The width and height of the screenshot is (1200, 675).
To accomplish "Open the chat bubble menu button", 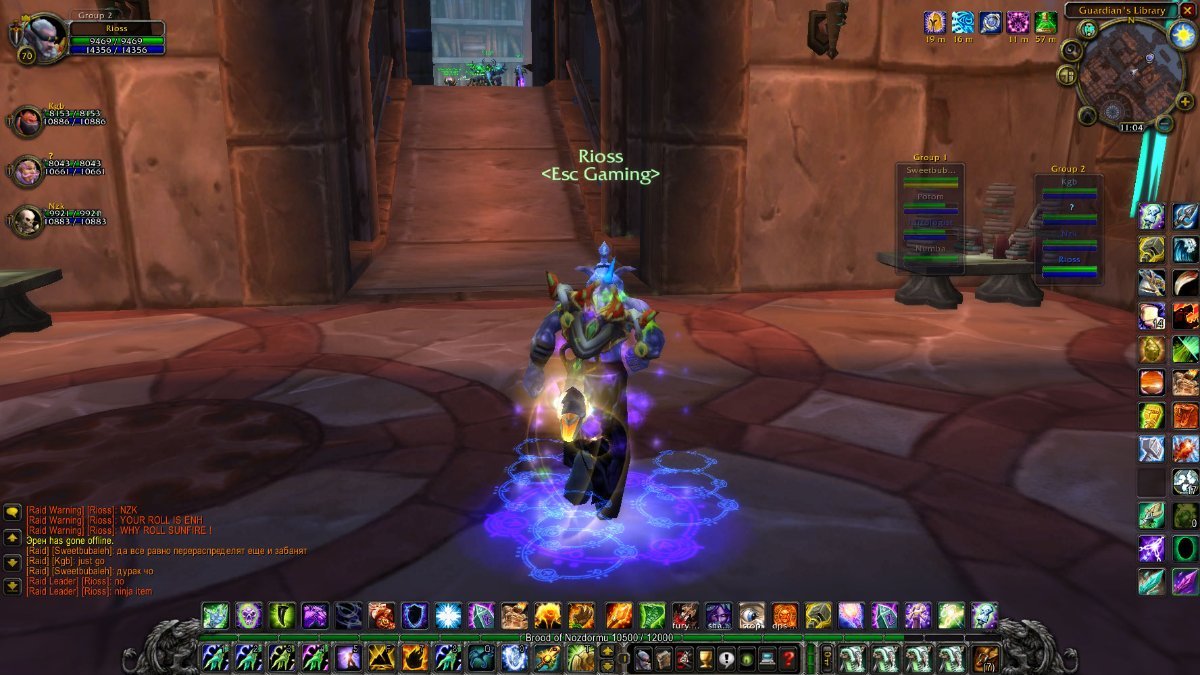I will click(x=13, y=512).
